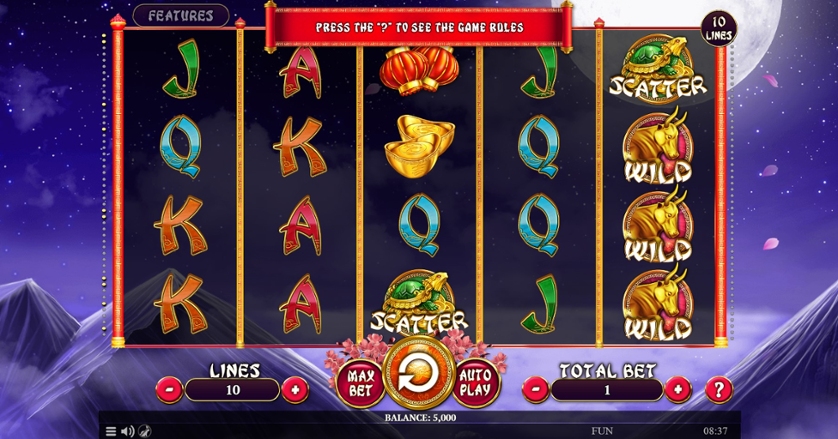This screenshot has height=439, width=838.
Task: Toggle the sound speaker icon
Action: (x=128, y=431)
